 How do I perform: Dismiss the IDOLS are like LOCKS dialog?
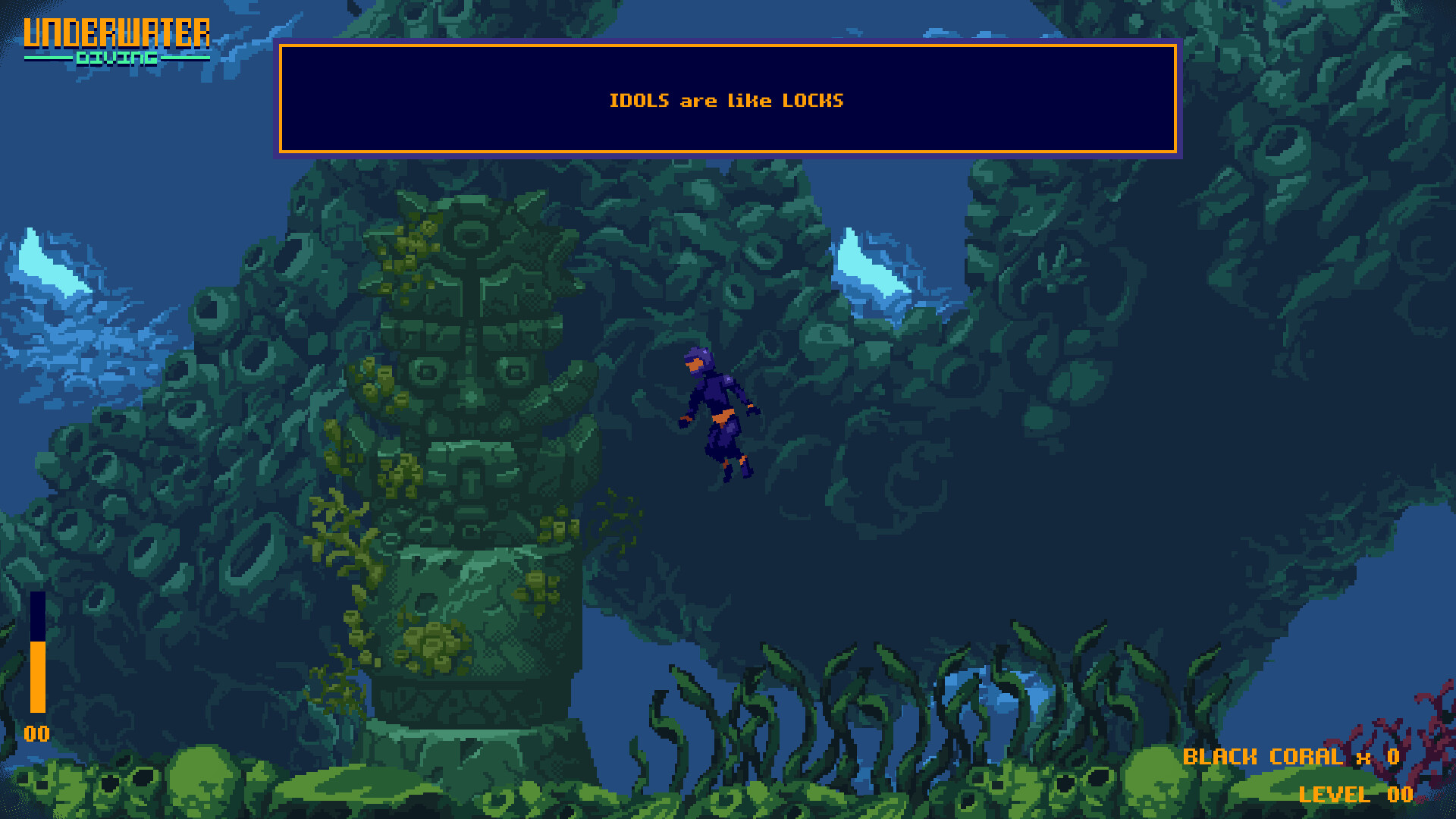tap(728, 99)
